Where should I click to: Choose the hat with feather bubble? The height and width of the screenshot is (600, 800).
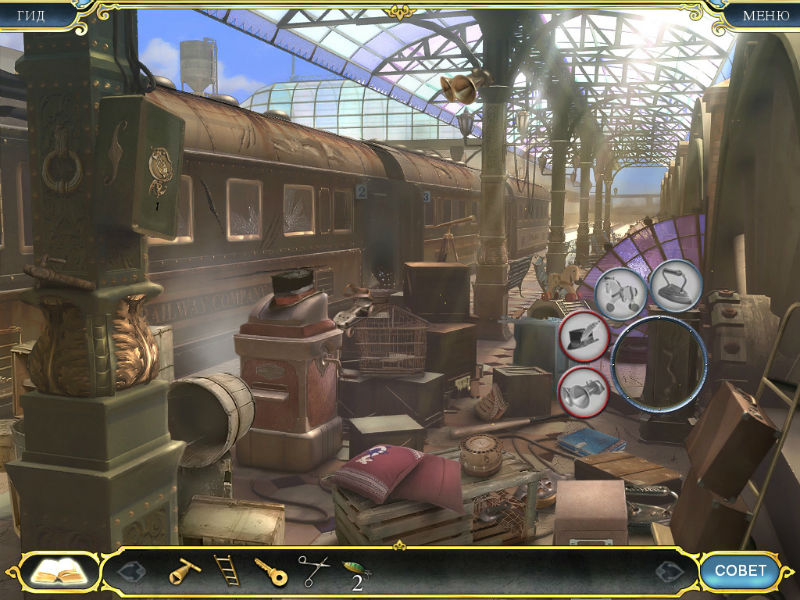(584, 336)
